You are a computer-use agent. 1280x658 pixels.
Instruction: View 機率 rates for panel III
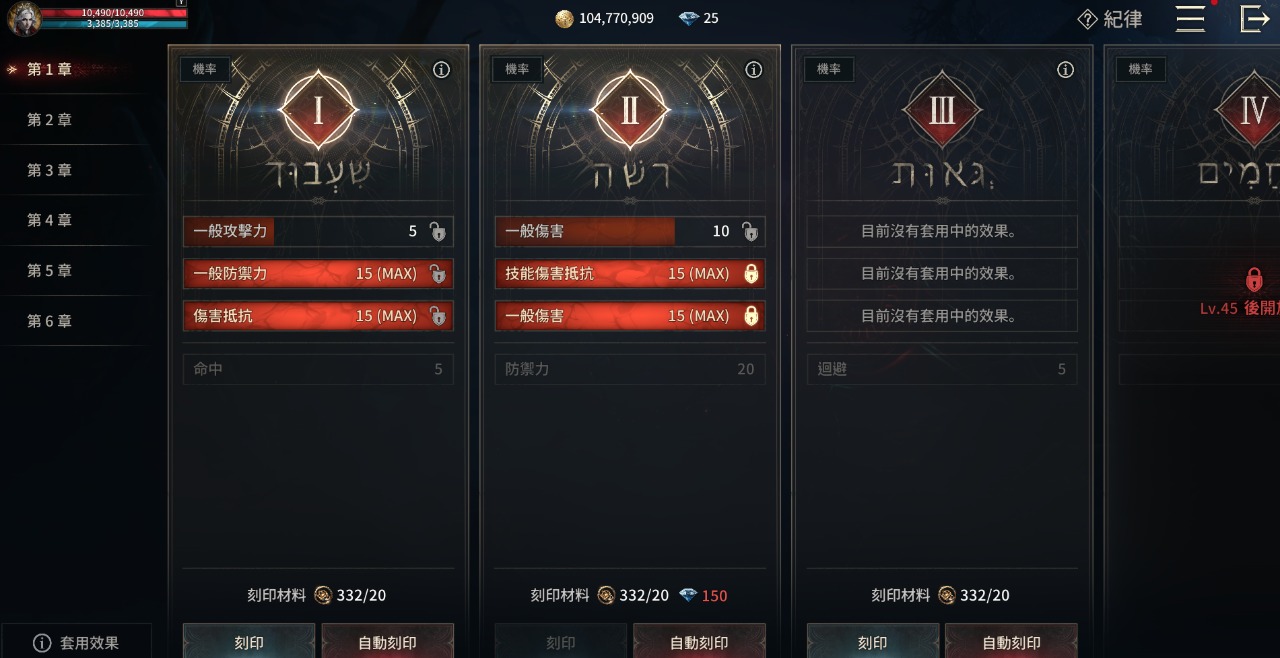829,69
